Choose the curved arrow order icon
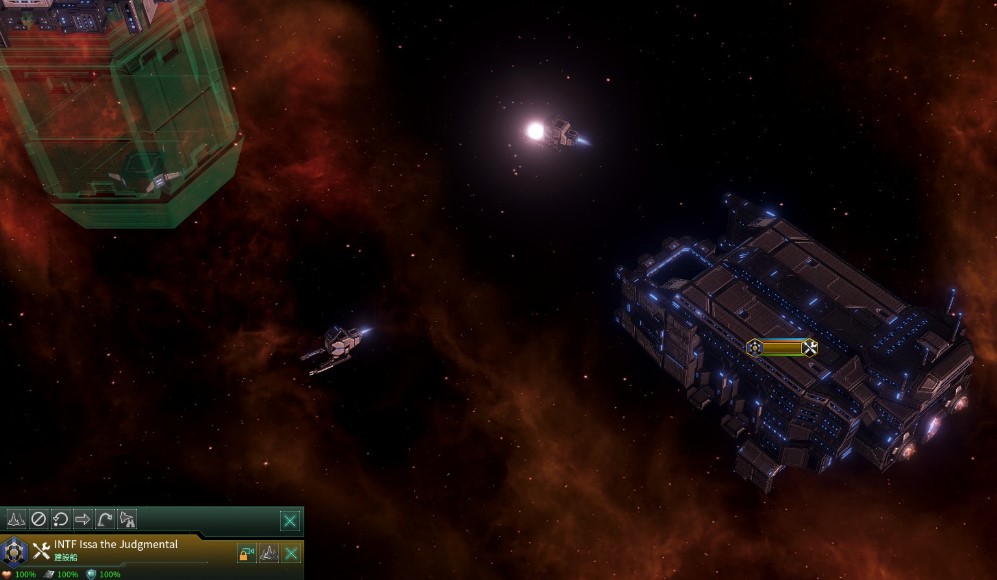 [x=104, y=519]
